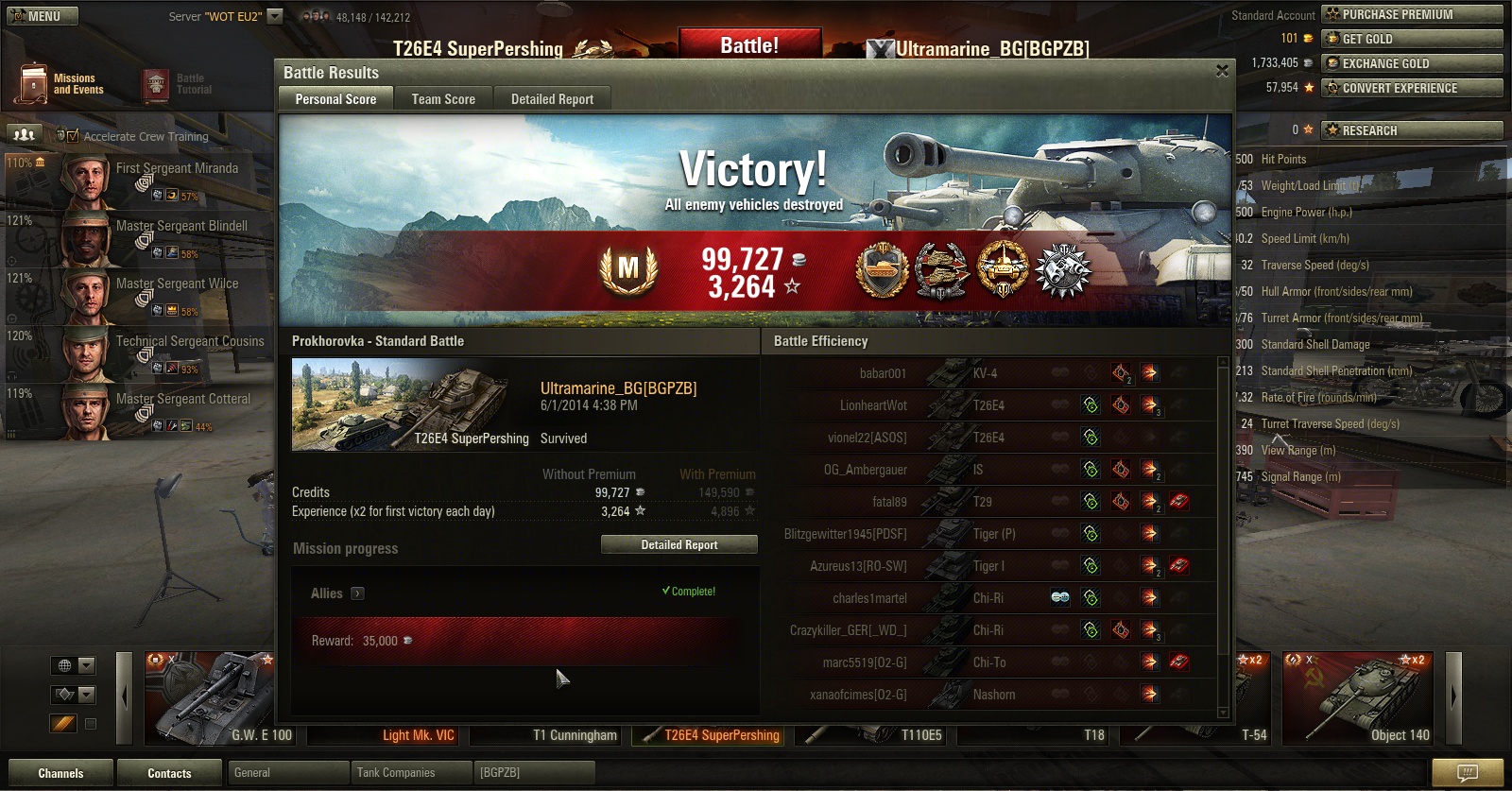Viewport: 1512px width, 791px height.
Task: Go to the Research screen
Action: [x=1411, y=130]
